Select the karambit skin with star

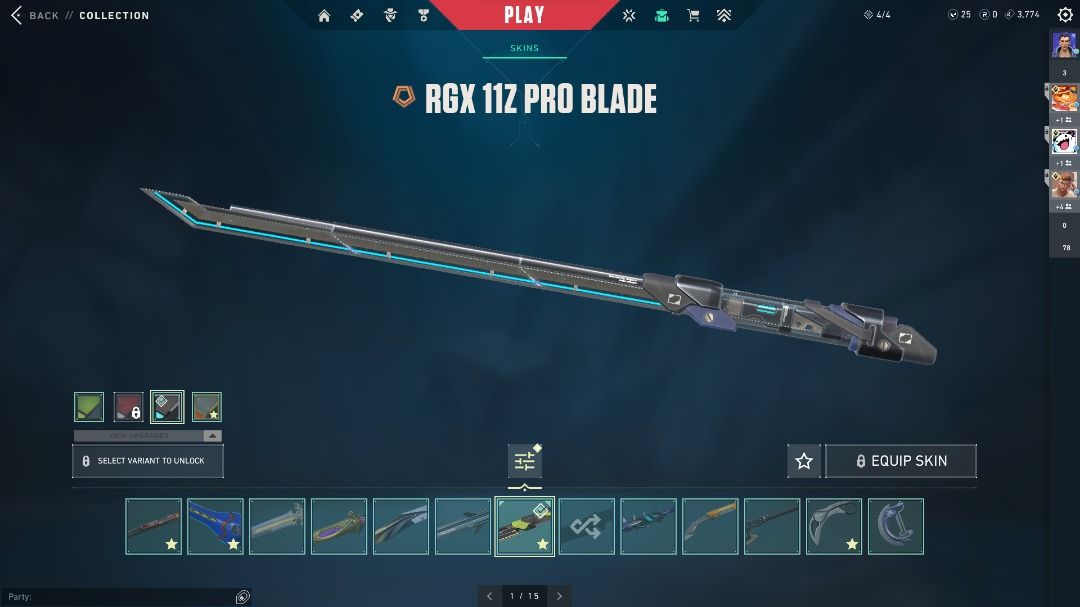[833, 526]
